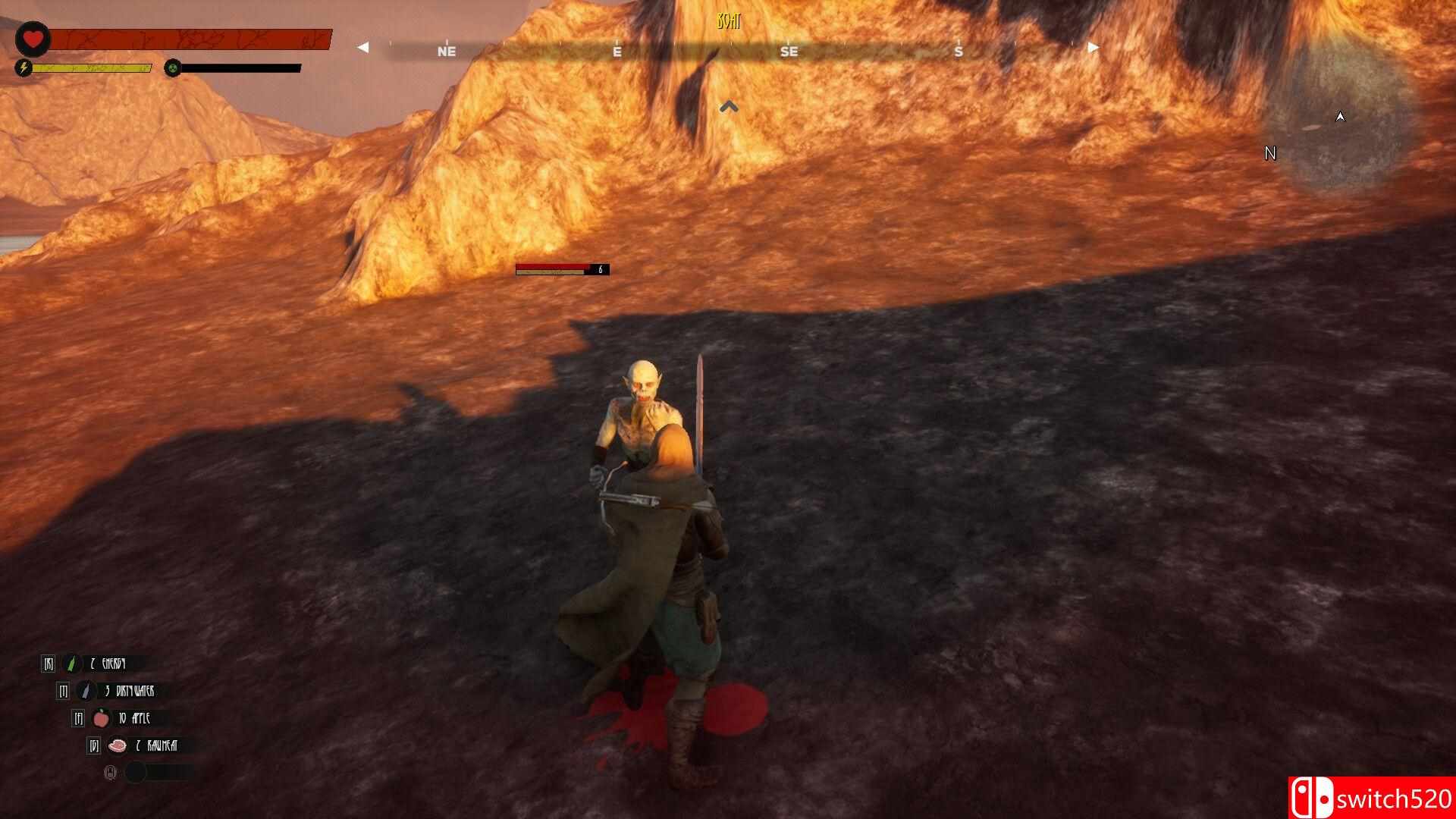Click the SE direction on the compass
Image resolution: width=1456 pixels, height=819 pixels.
789,52
